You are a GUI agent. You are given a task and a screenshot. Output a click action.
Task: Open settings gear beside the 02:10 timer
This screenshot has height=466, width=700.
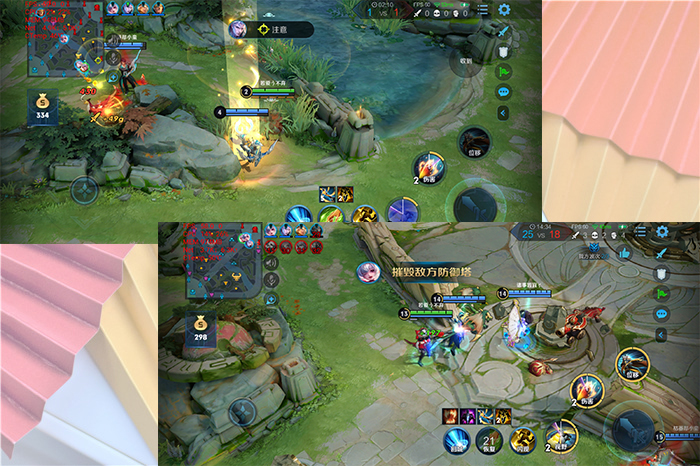(x=504, y=10)
